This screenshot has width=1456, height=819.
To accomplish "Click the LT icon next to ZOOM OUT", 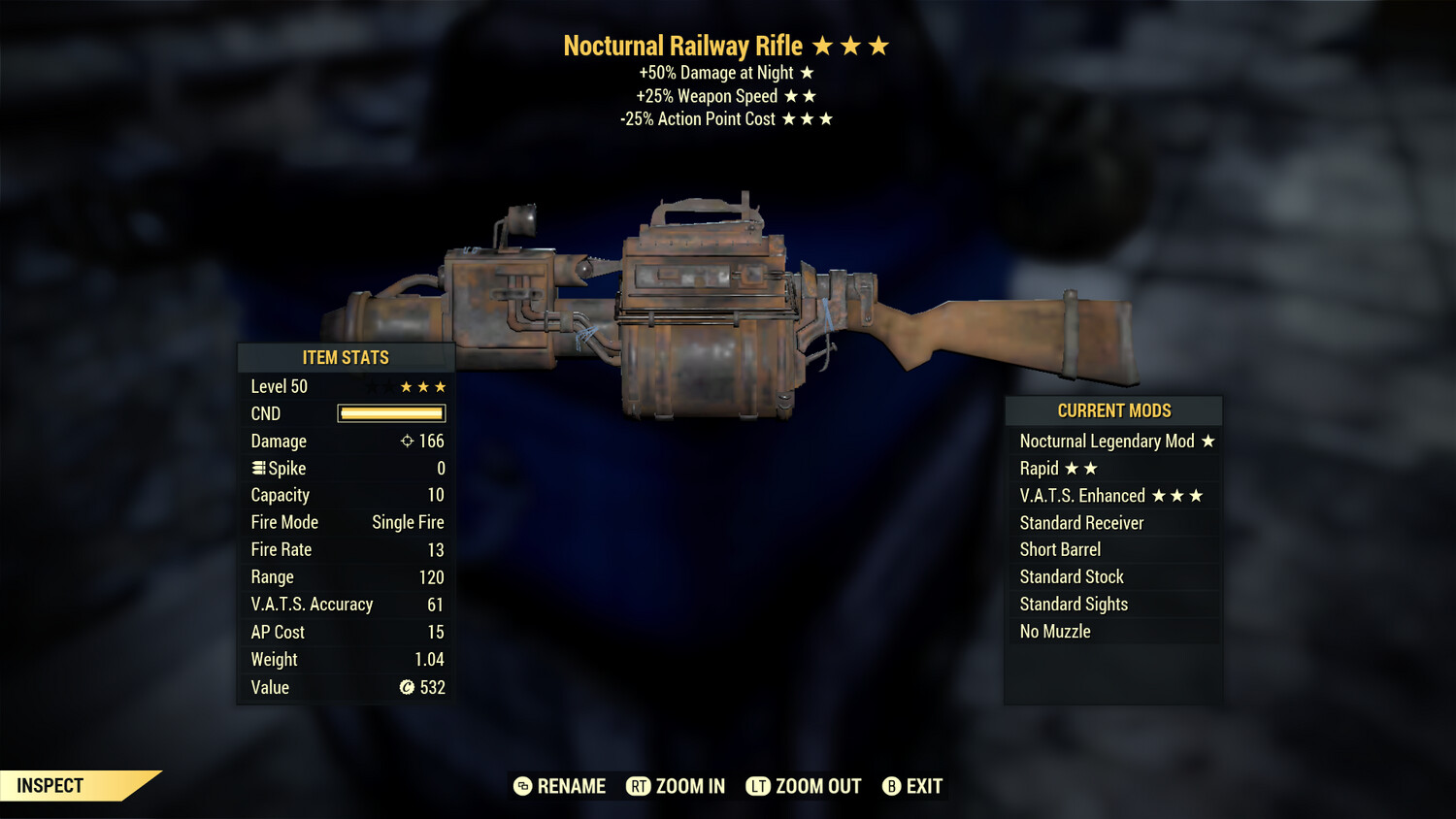I will 760,786.
